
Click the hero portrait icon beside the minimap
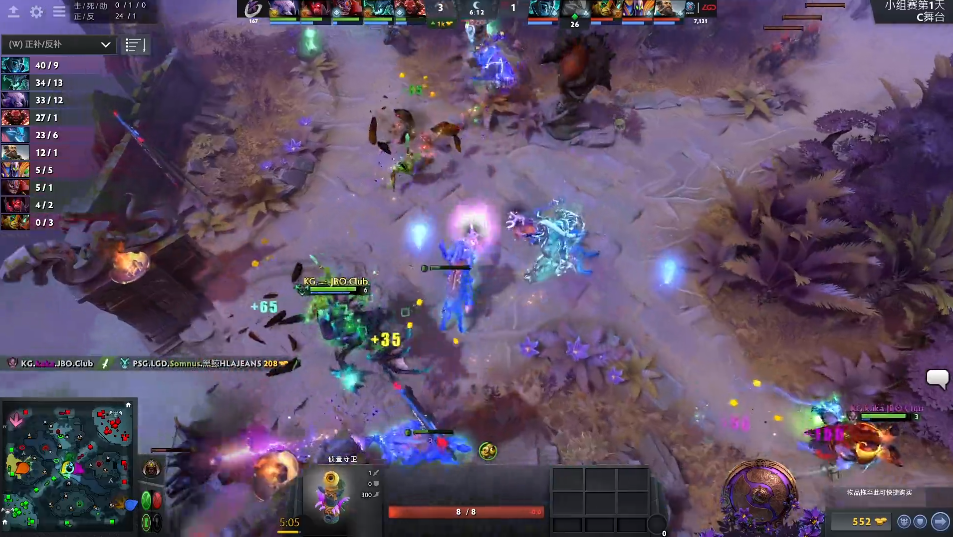tap(151, 470)
